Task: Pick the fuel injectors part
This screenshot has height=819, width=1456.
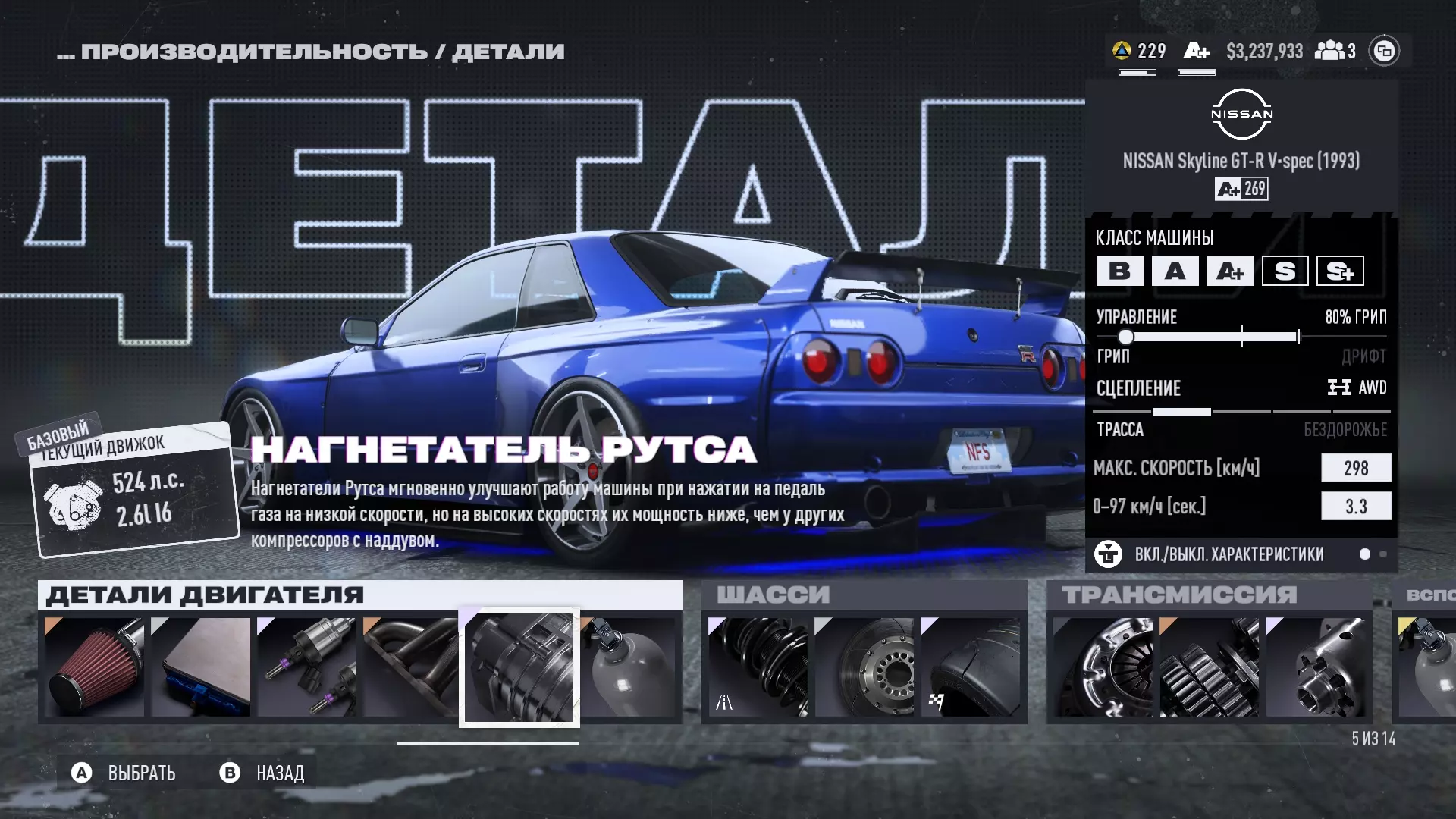Action: point(307,667)
